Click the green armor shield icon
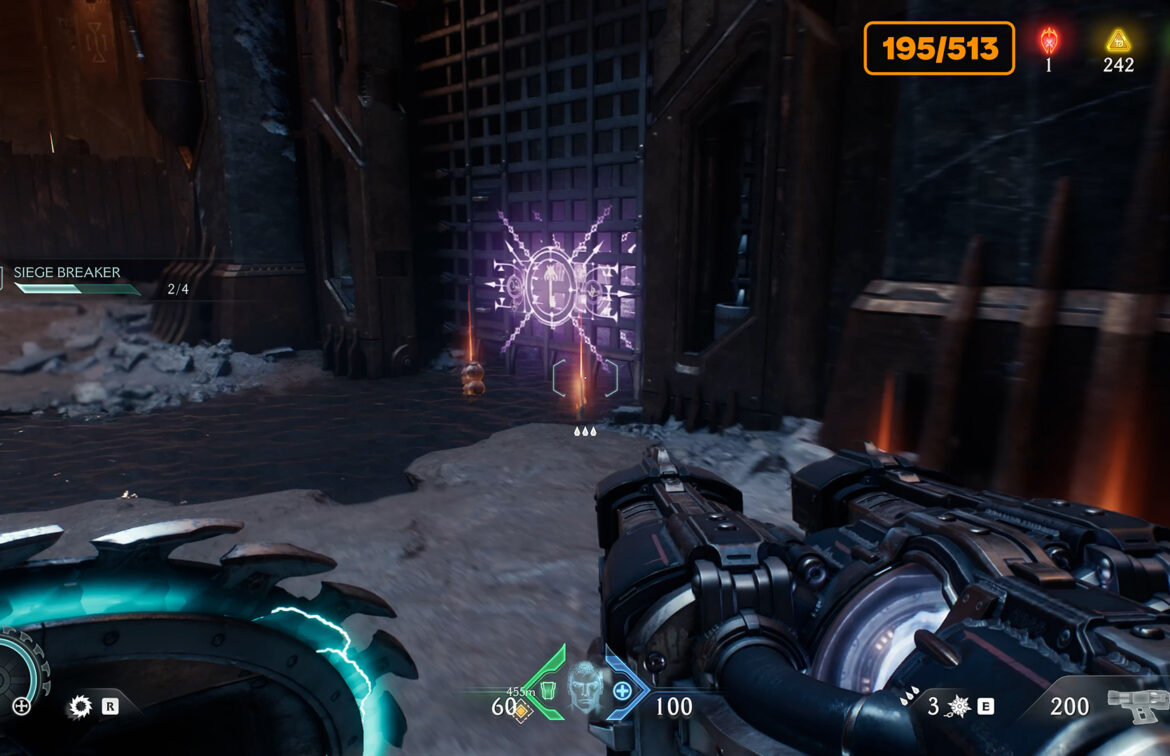The width and height of the screenshot is (1170, 756). point(548,691)
